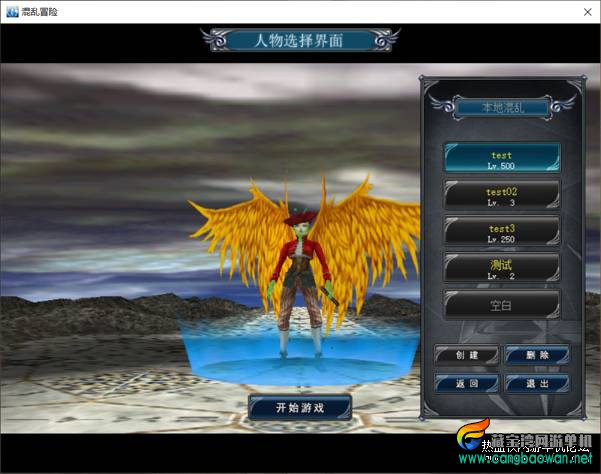Close the game window
This screenshot has height=474, width=601.
point(584,10)
